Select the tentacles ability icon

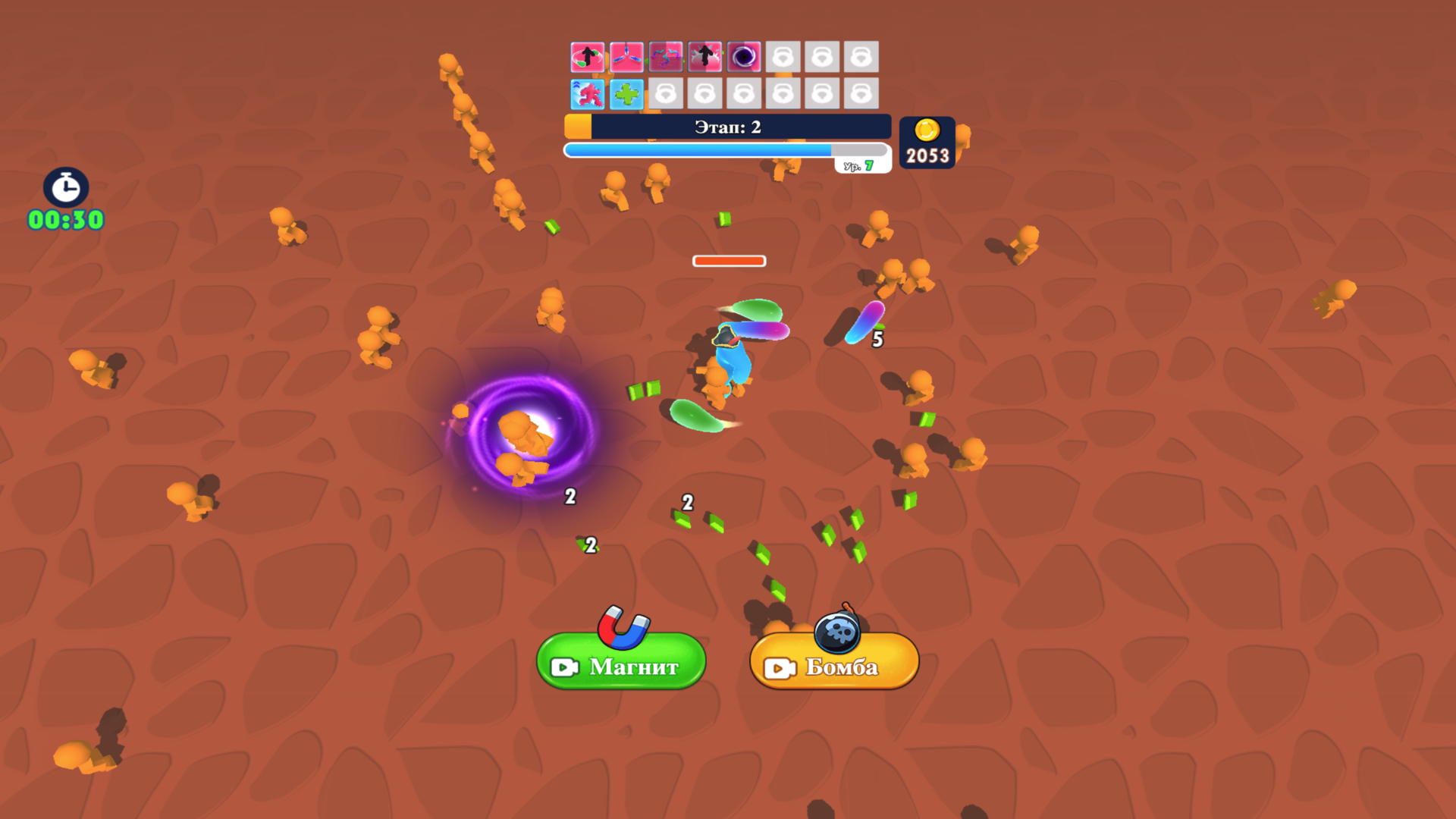pyautogui.click(x=667, y=57)
